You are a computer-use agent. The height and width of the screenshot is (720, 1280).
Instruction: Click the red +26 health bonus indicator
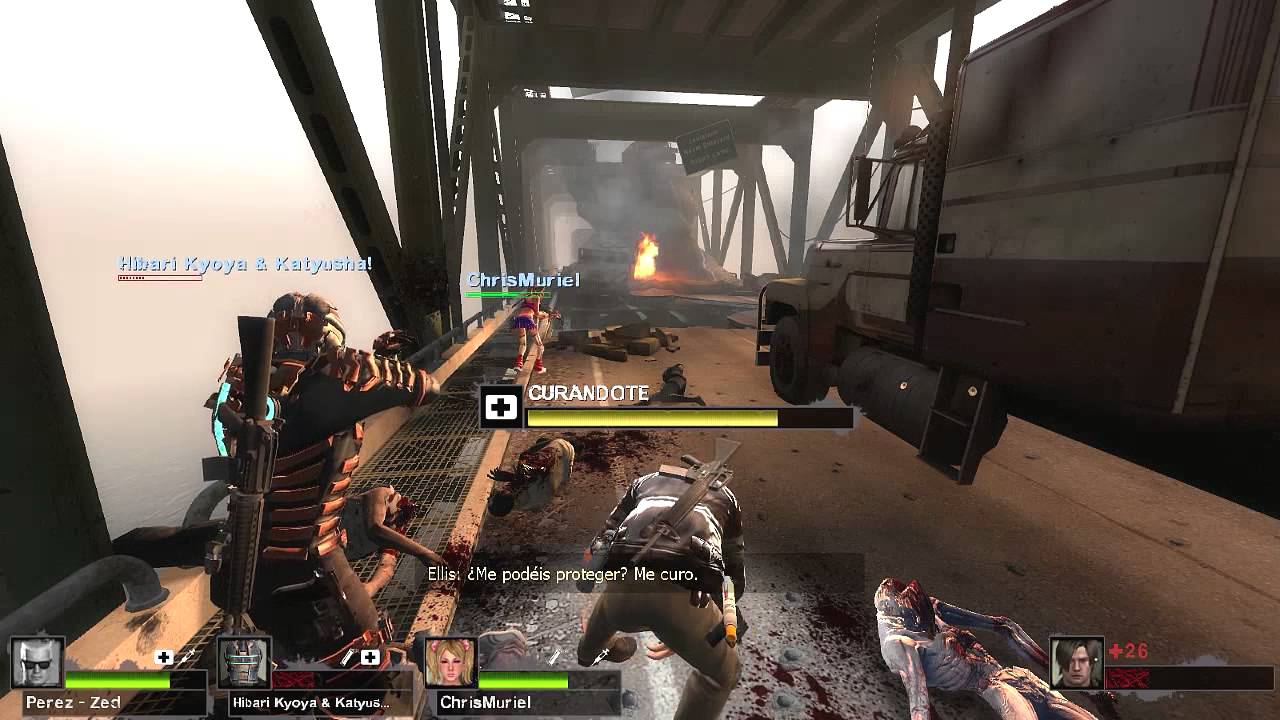1128,651
